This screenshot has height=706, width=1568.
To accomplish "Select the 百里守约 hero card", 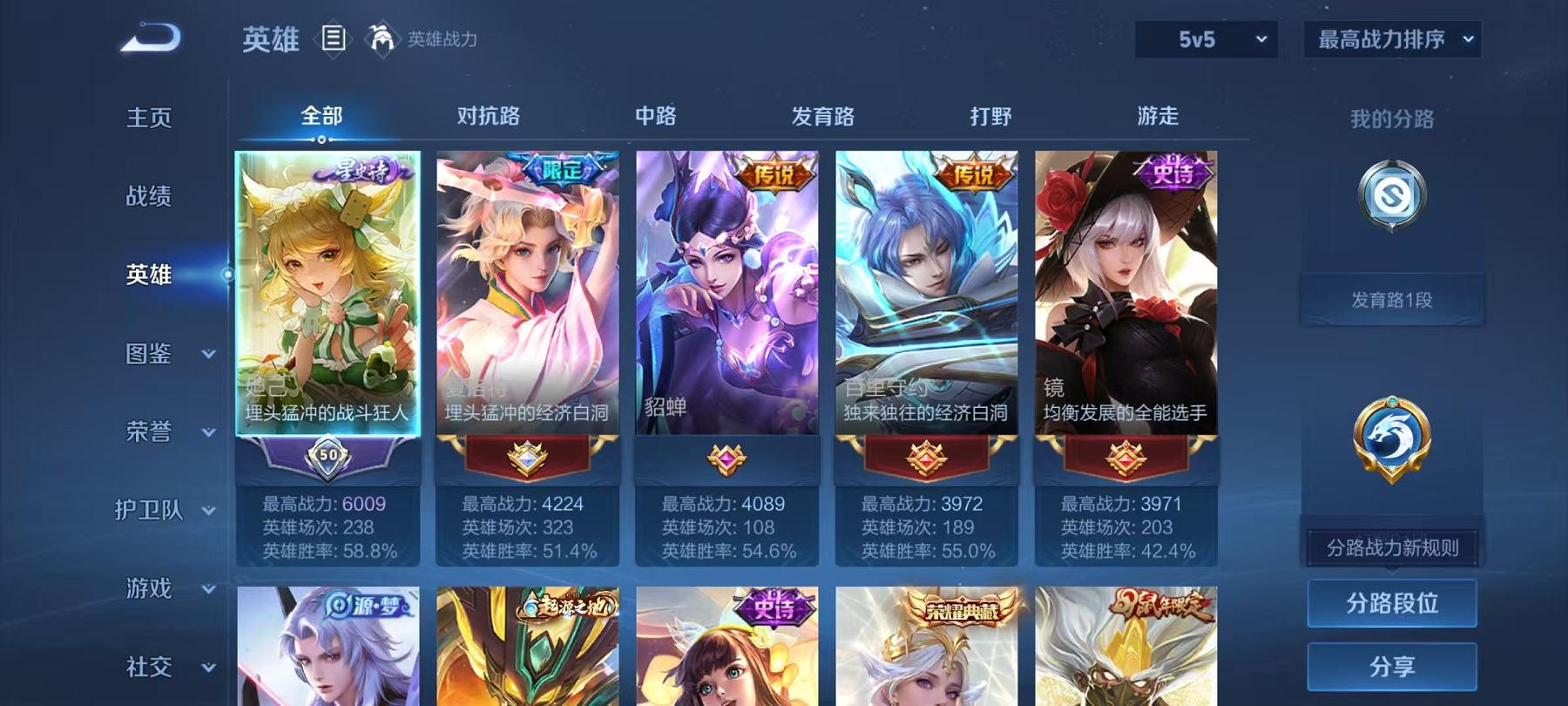I will coord(926,288).
